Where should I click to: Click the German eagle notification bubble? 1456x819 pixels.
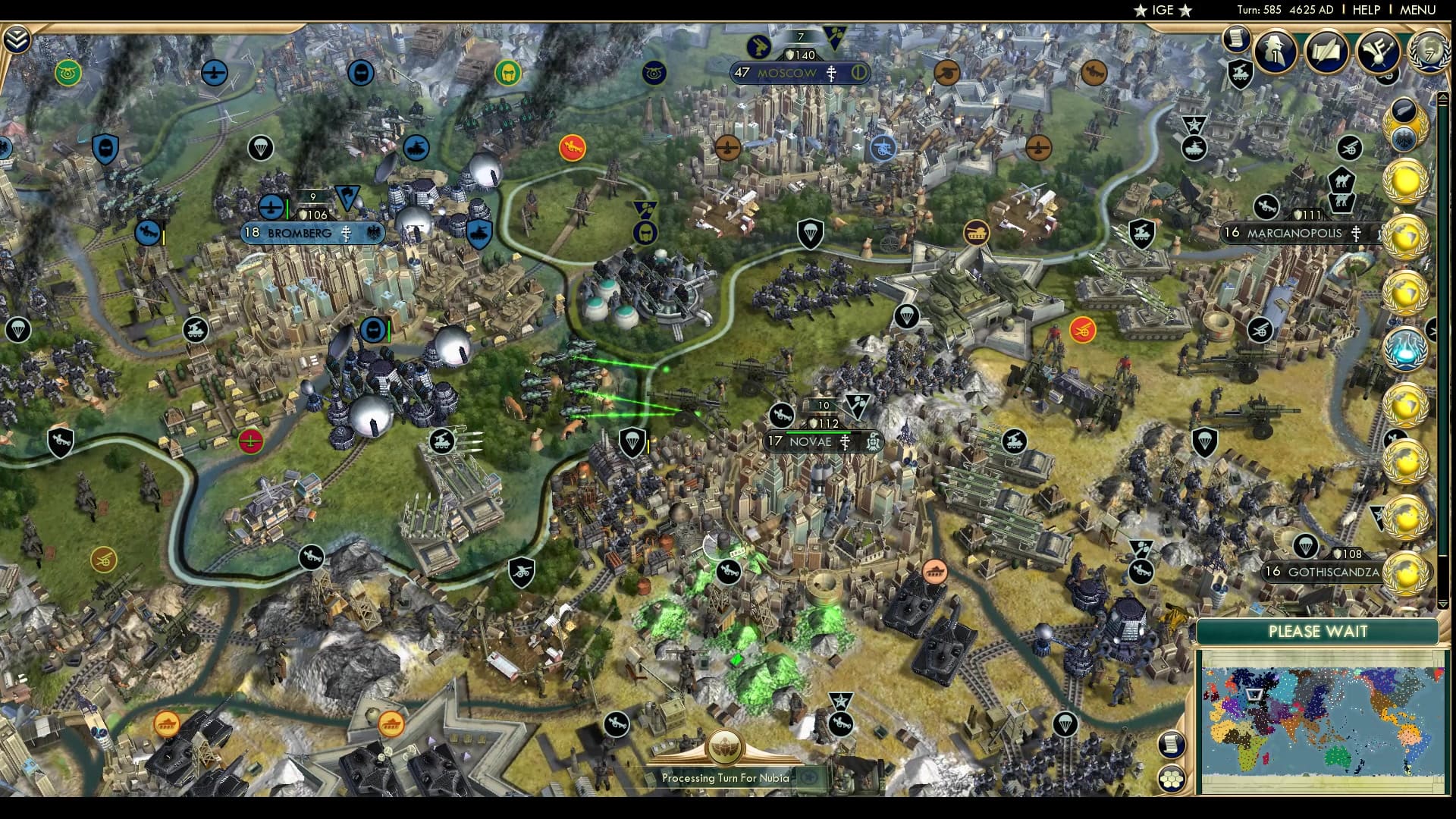point(1405,139)
